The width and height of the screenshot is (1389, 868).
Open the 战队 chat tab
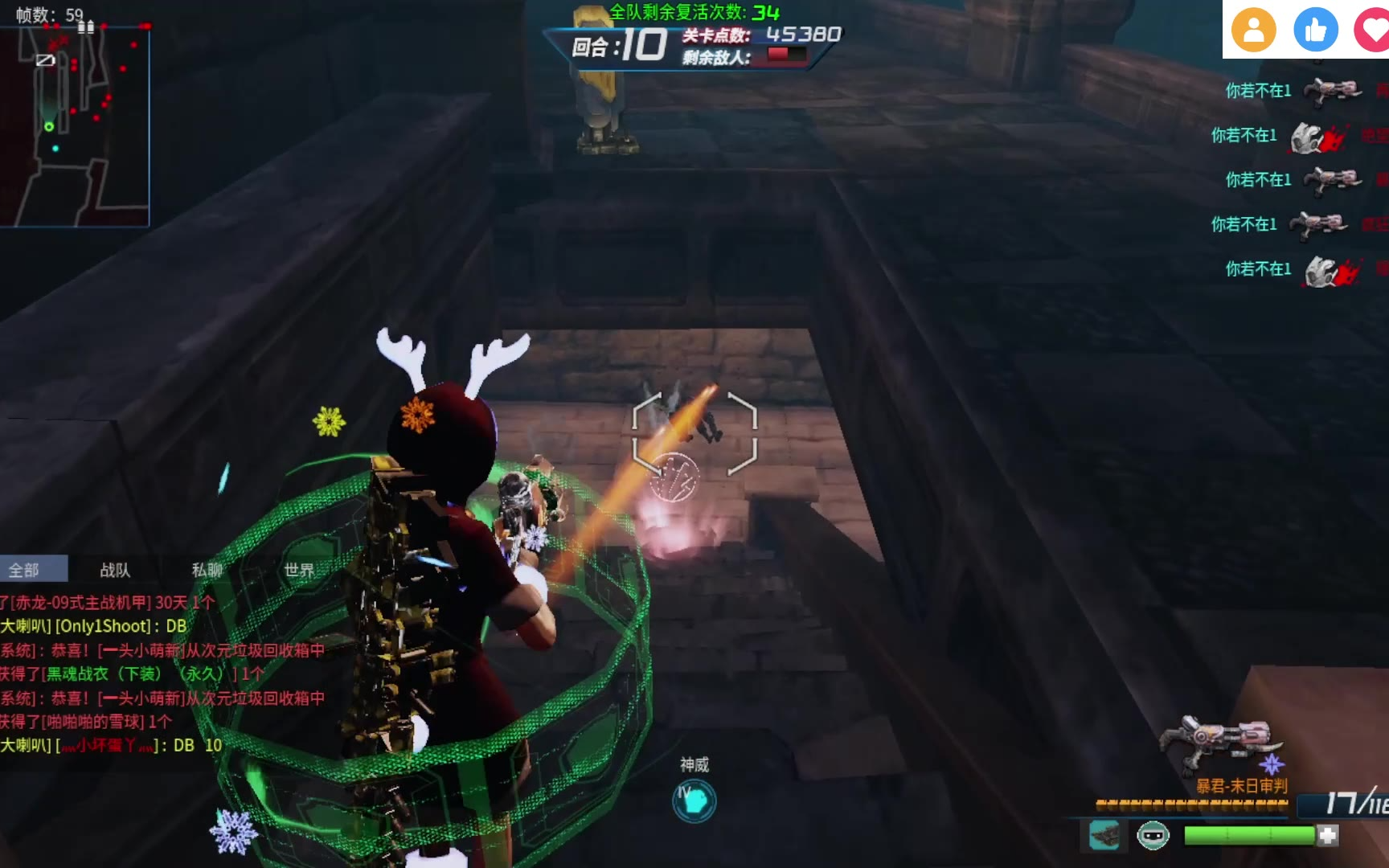click(115, 570)
